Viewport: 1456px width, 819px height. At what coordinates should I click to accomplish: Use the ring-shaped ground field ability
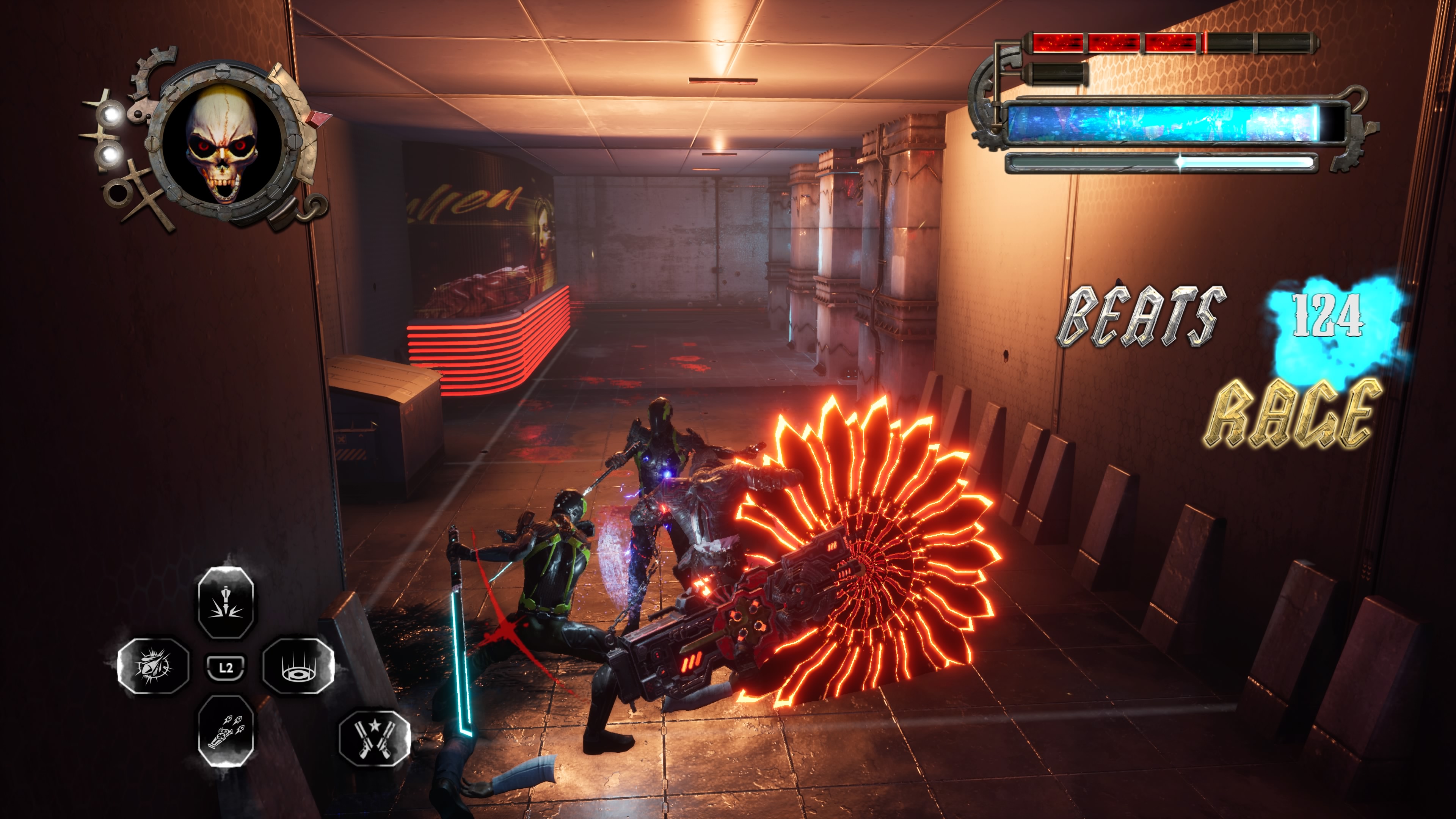(x=298, y=666)
